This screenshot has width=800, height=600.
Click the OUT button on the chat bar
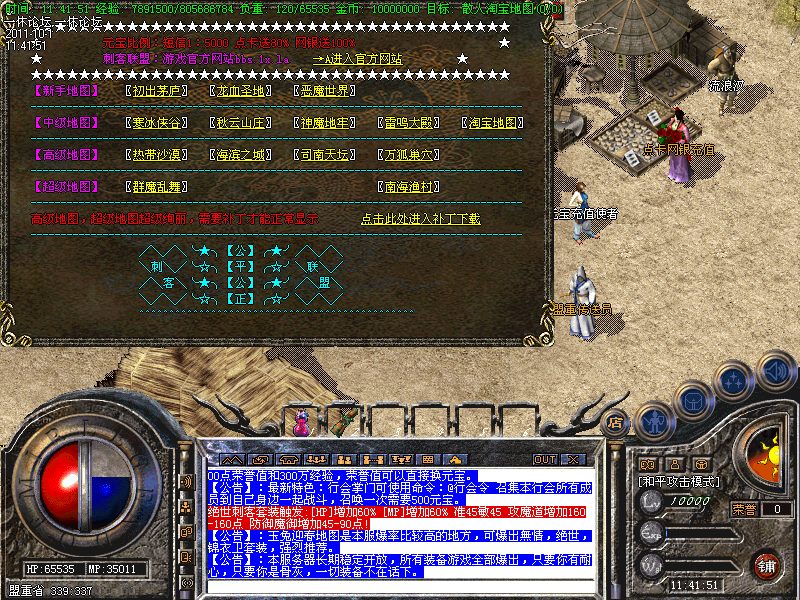[x=544, y=460]
